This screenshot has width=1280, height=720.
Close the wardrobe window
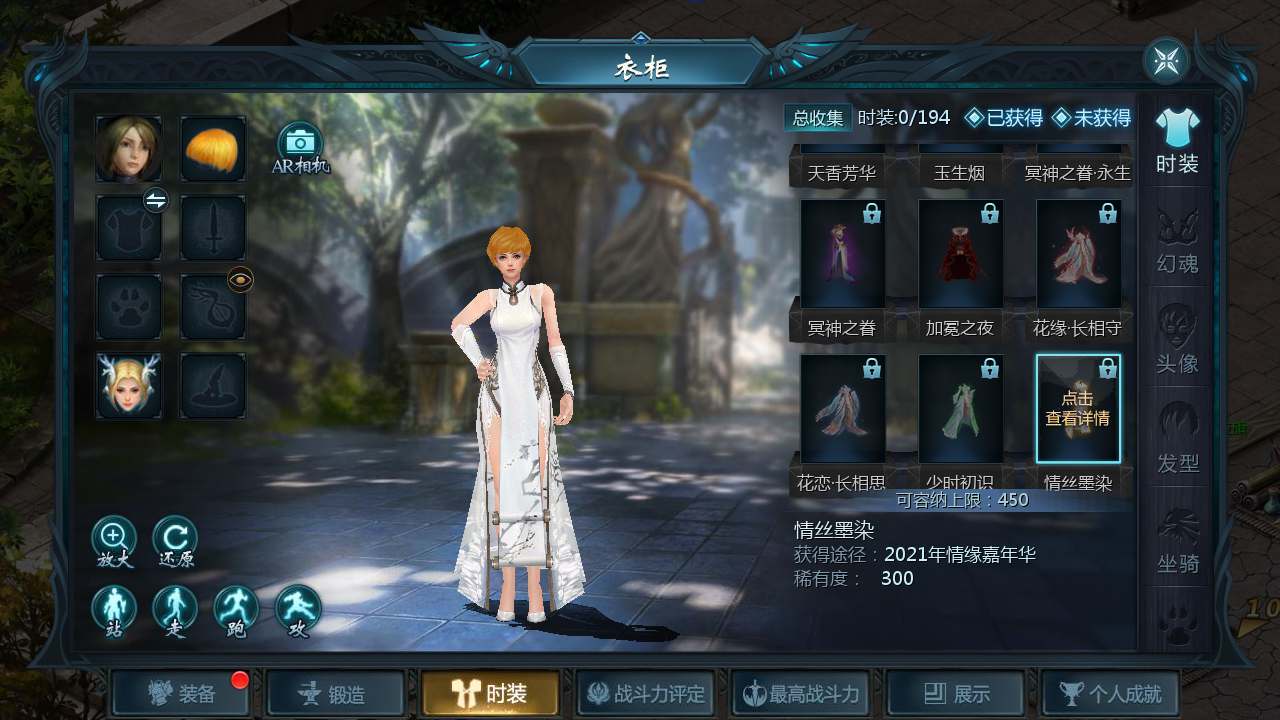[1166, 62]
